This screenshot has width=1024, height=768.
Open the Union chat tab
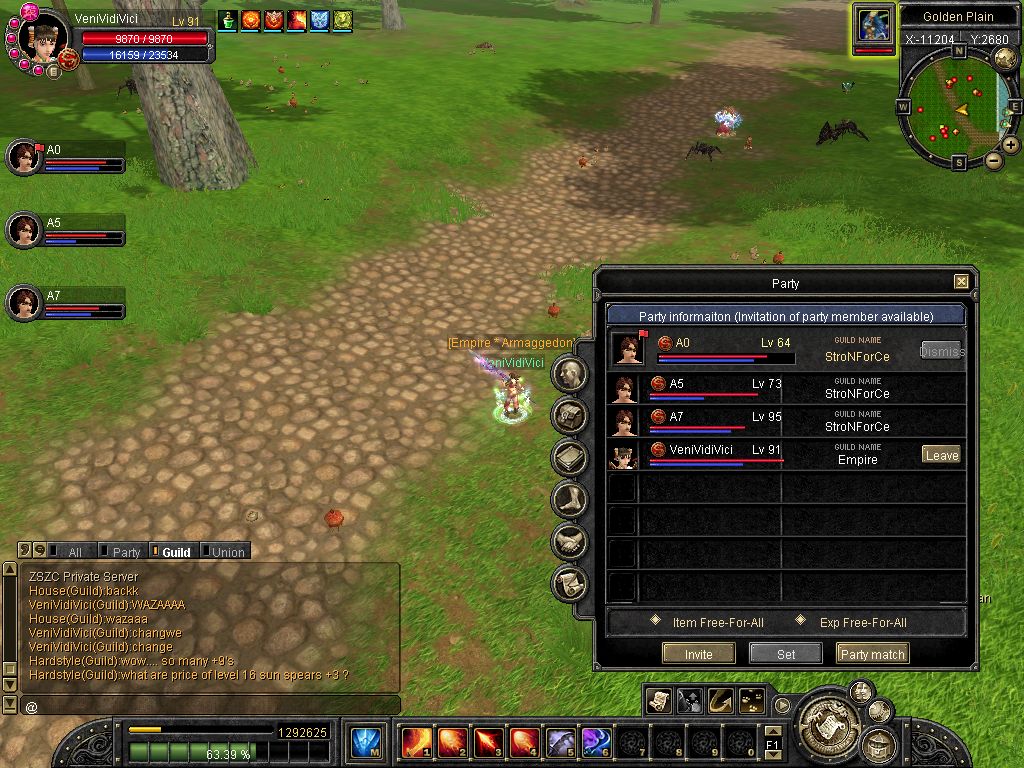[224, 552]
